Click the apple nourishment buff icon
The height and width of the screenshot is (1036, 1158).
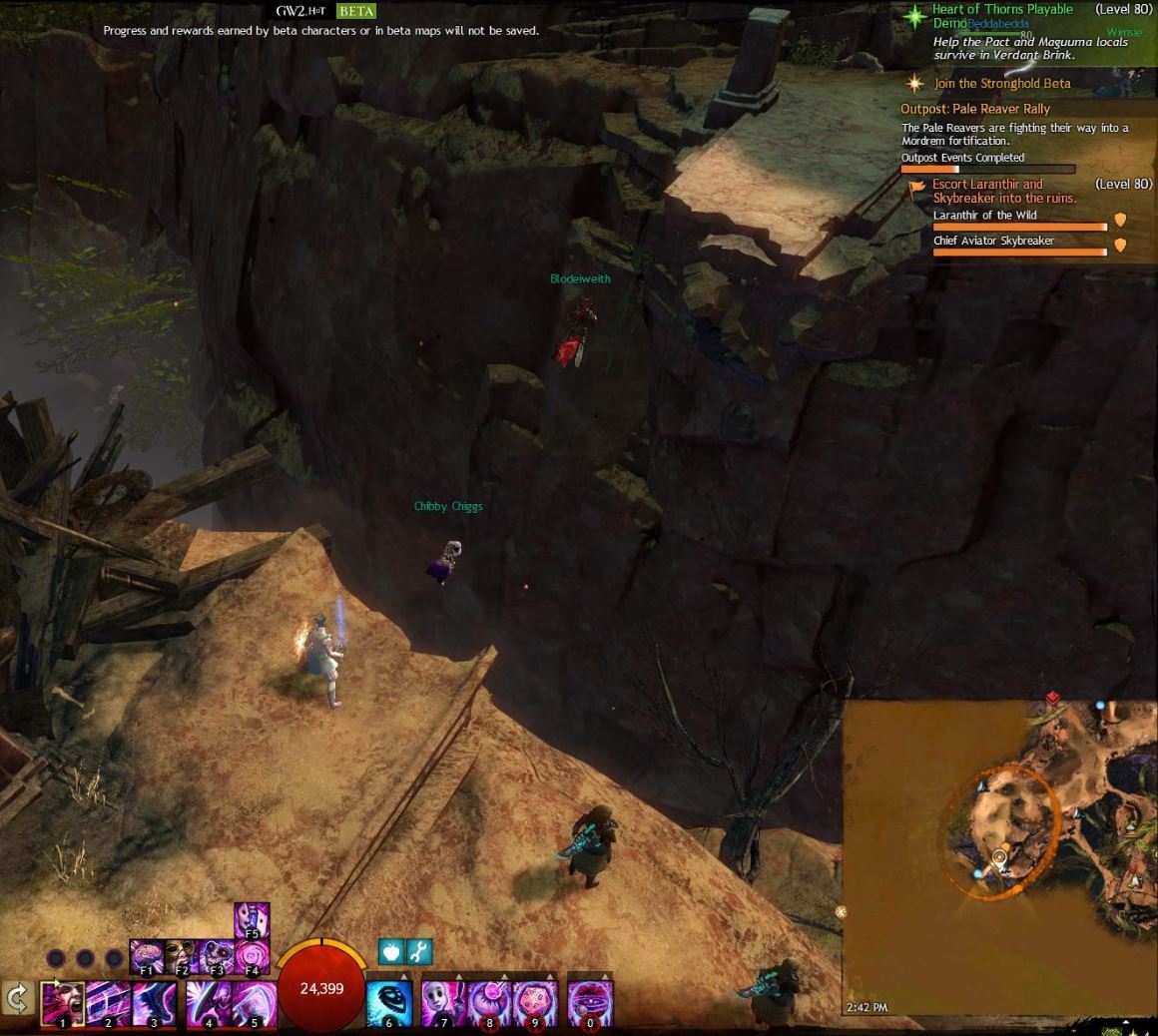coord(391,952)
